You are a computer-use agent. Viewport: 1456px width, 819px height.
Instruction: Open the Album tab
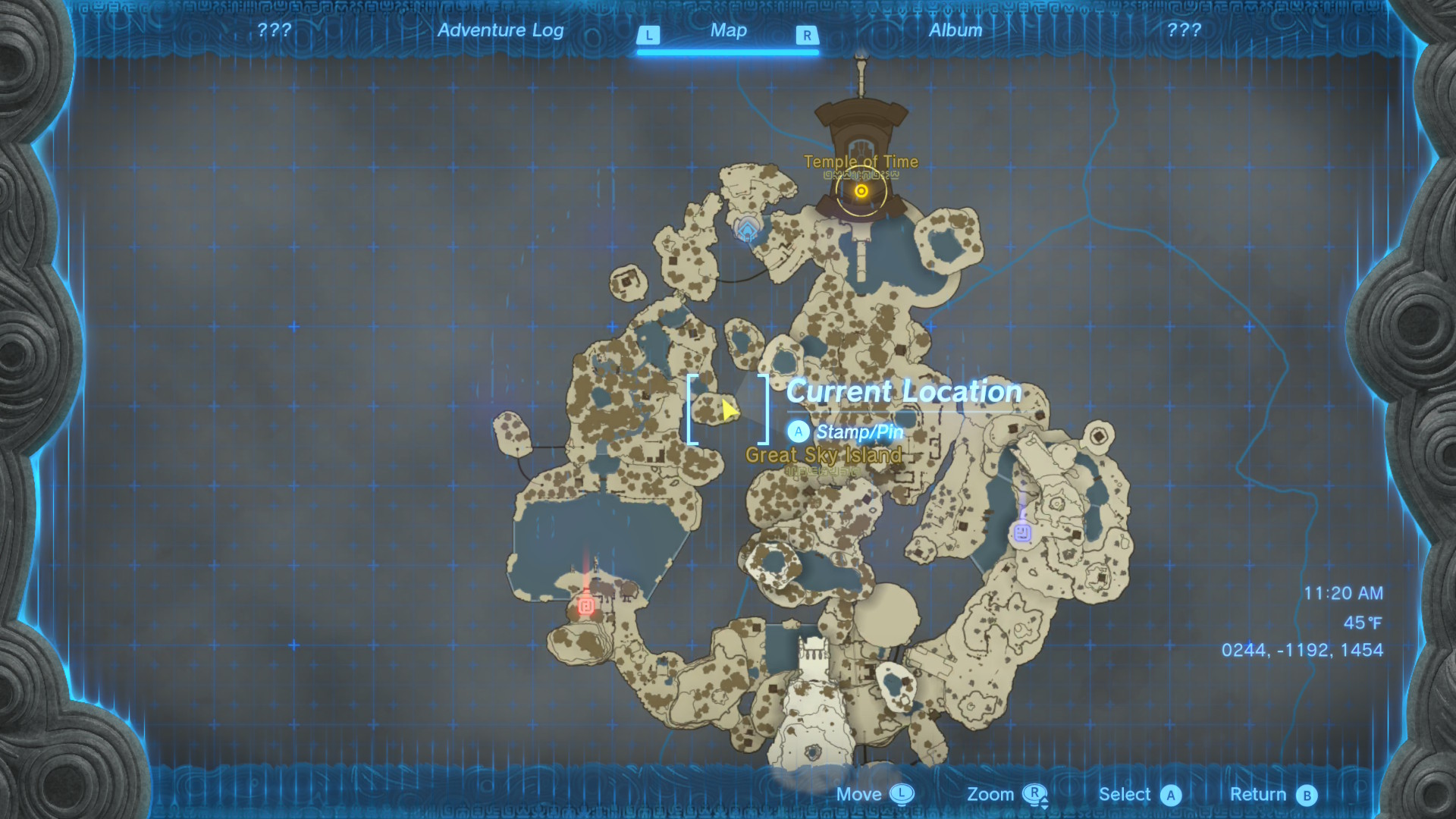click(x=955, y=30)
